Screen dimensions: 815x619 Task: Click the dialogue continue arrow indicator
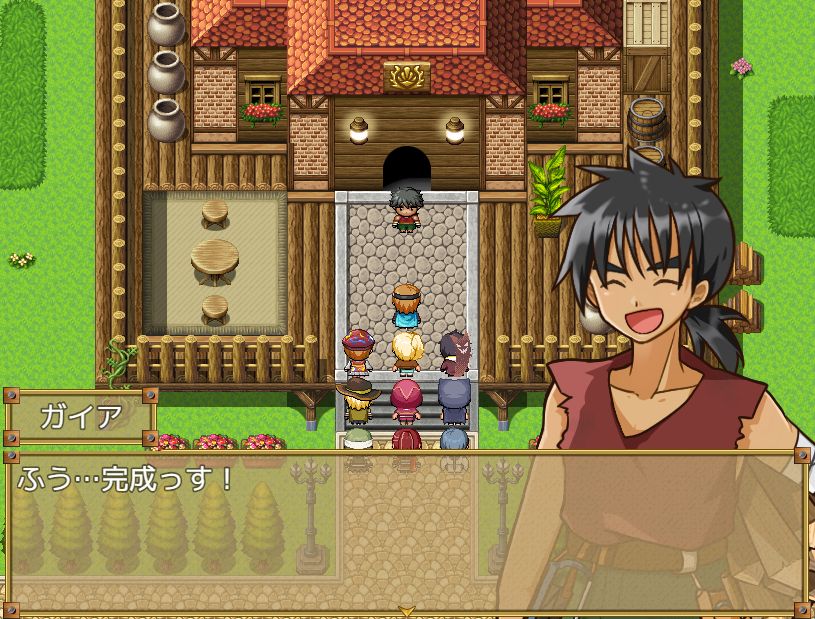tap(406, 610)
